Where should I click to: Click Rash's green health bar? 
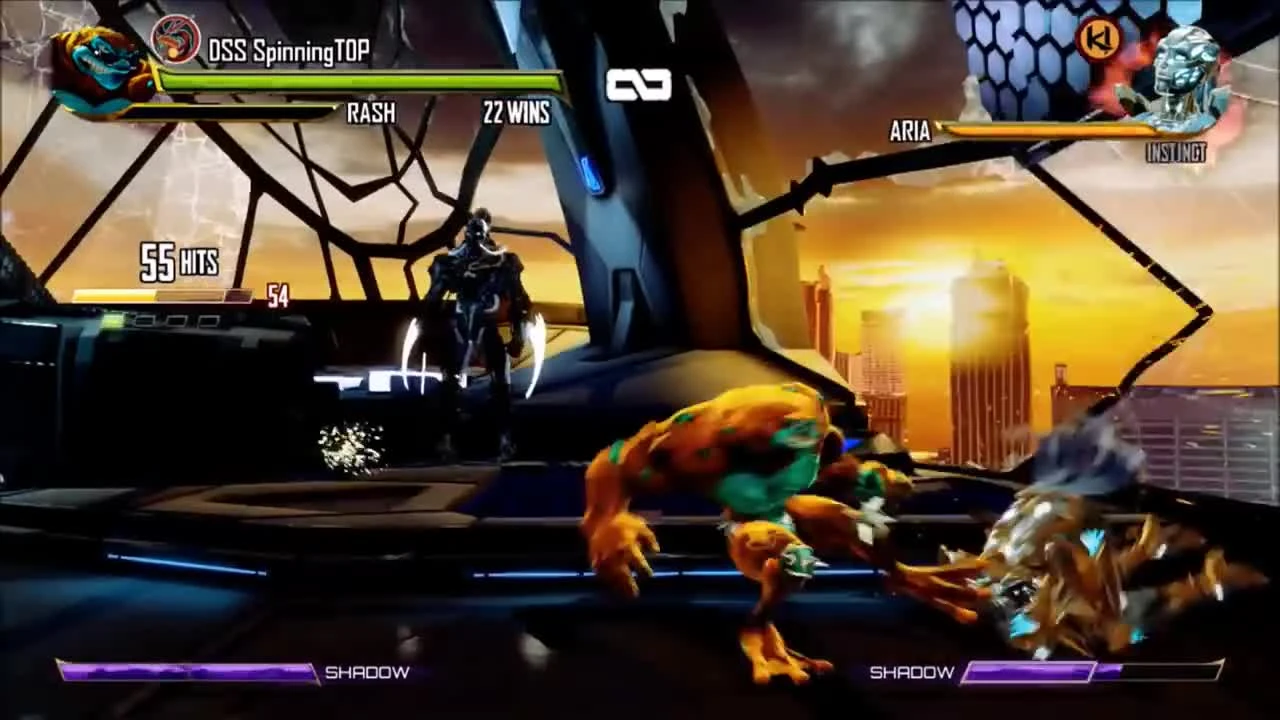pos(360,80)
